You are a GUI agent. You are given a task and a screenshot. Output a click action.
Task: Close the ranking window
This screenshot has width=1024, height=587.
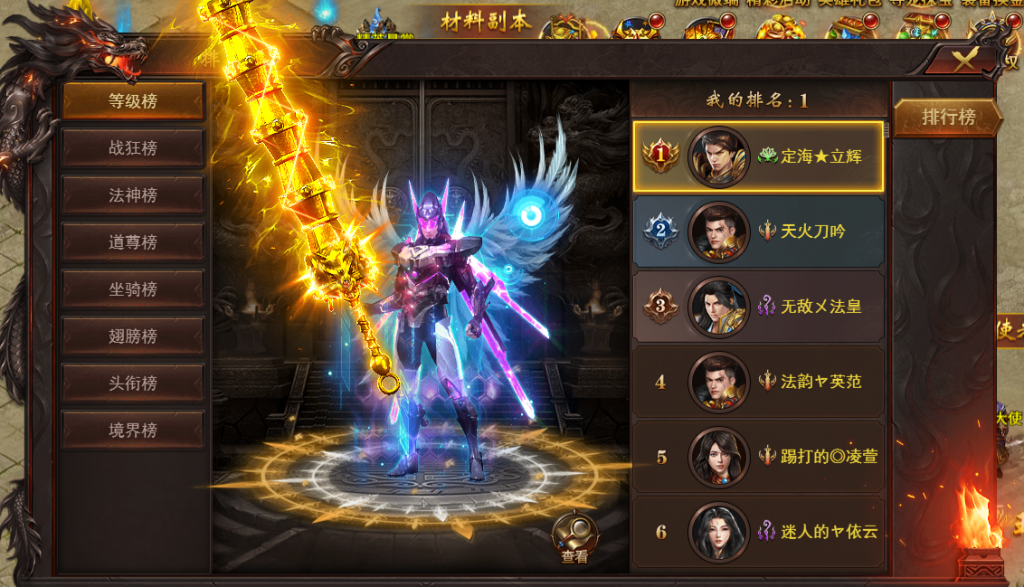(x=961, y=59)
